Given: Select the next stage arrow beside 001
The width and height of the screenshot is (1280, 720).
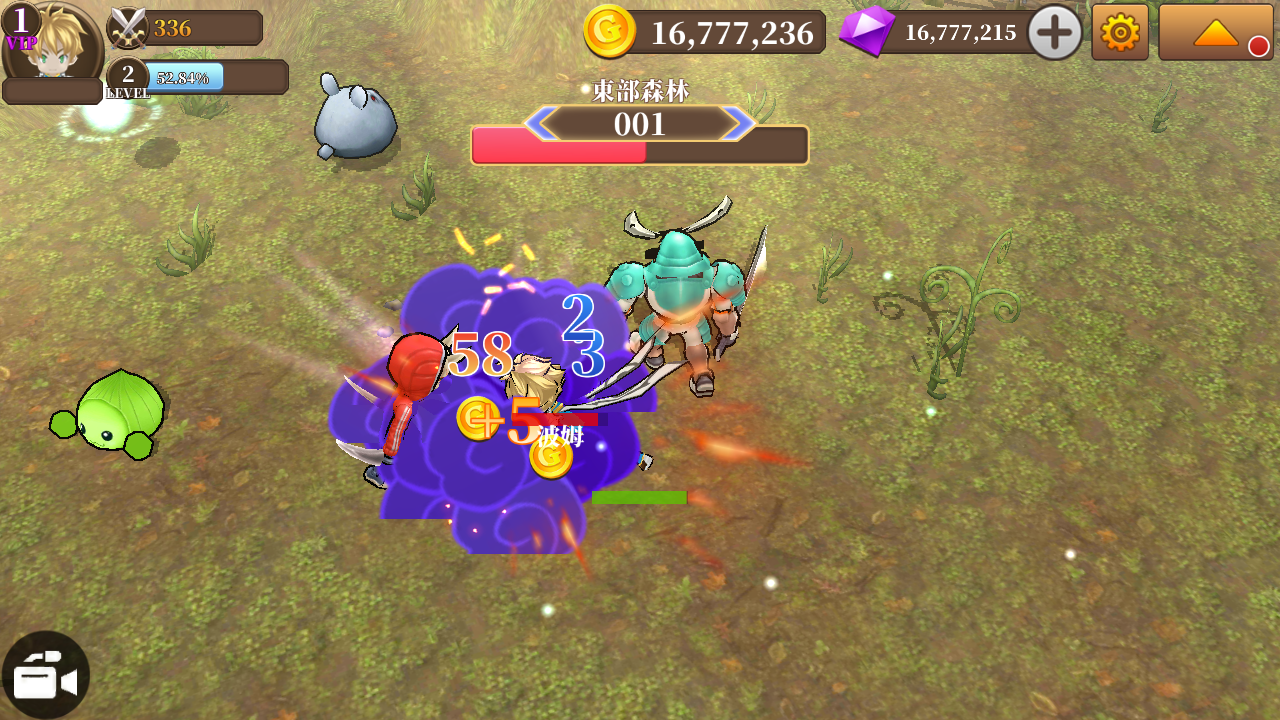Looking at the screenshot, I should pyautogui.click(x=741, y=124).
